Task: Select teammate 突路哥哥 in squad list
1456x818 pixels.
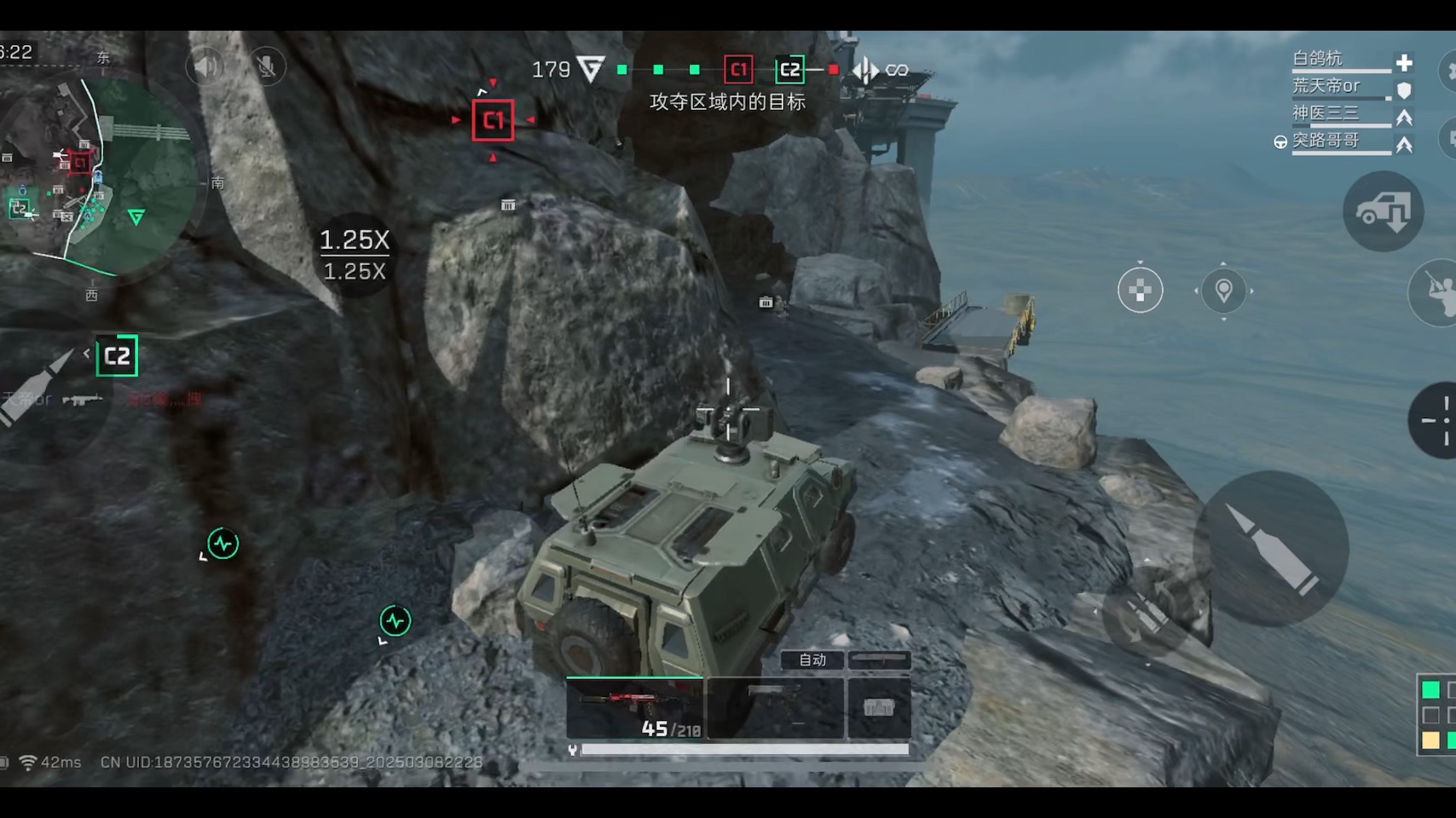Action: pos(1326,141)
